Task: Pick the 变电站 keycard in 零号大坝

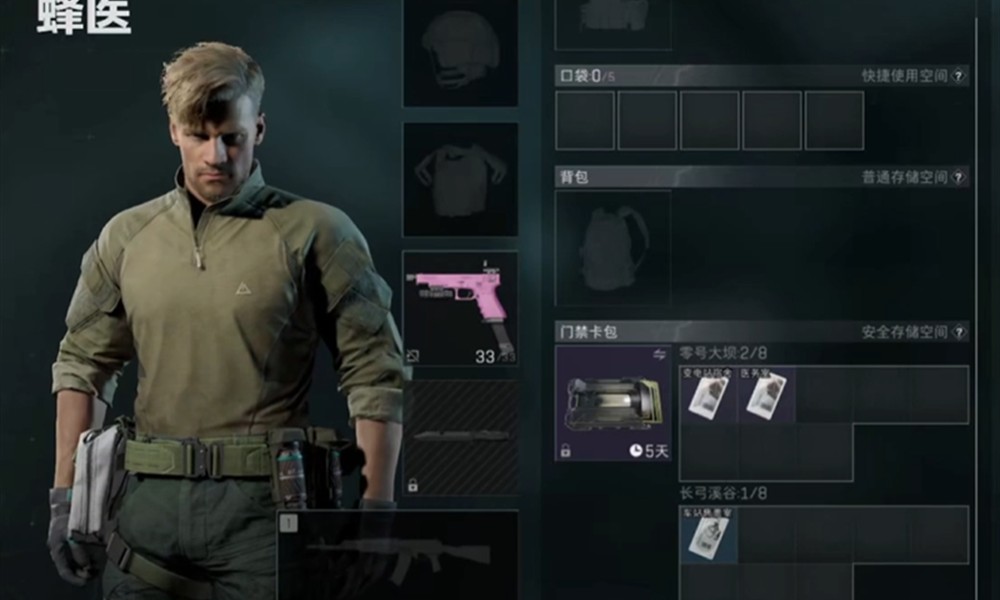Action: click(x=708, y=394)
